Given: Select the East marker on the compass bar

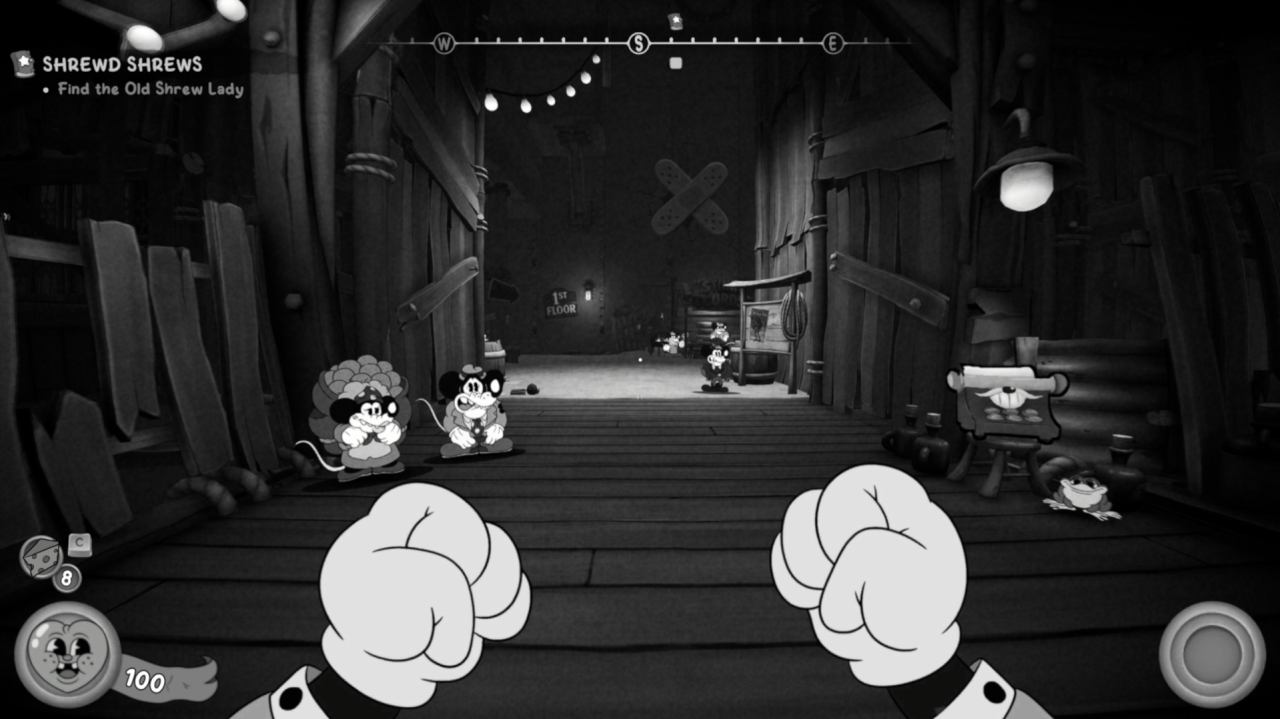Looking at the screenshot, I should (832, 43).
